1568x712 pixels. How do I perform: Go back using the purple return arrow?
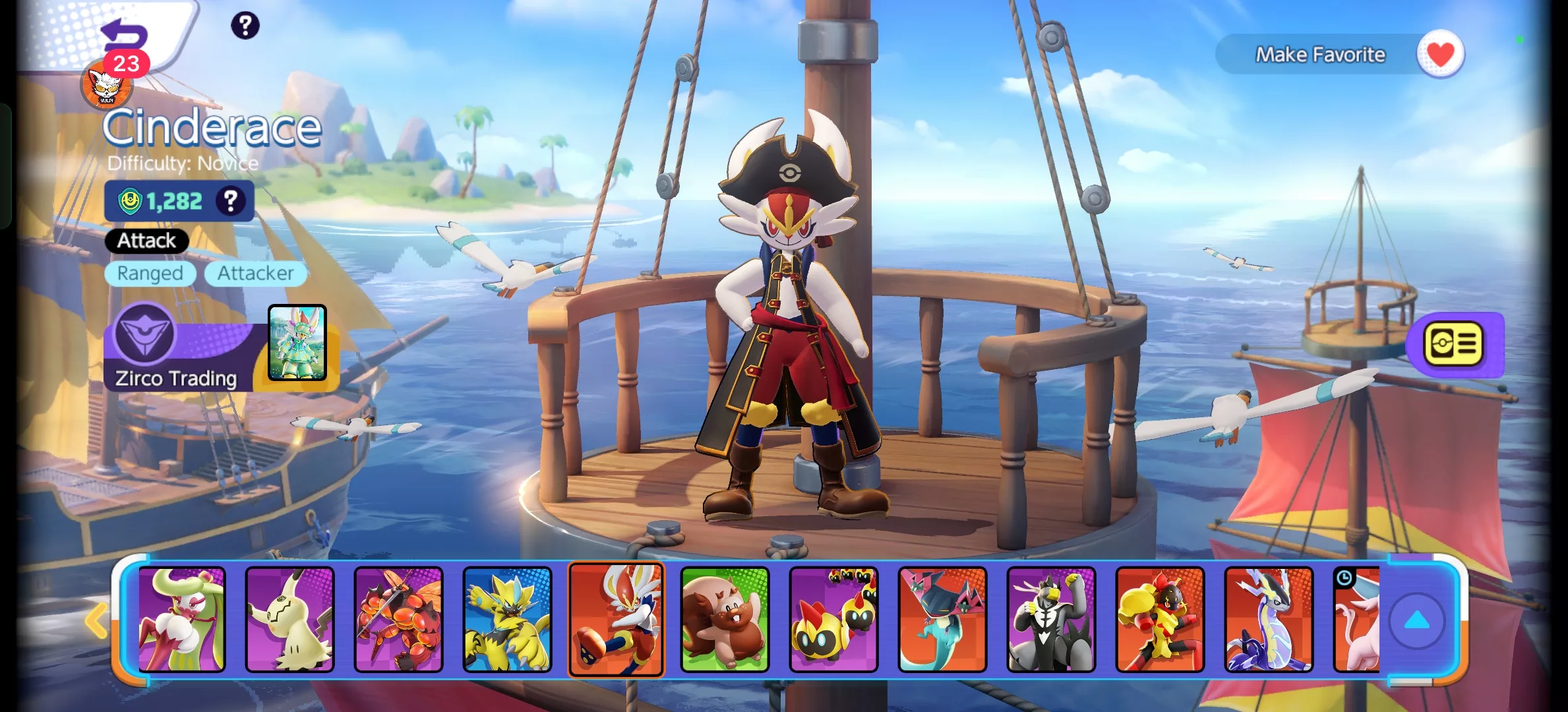125,33
